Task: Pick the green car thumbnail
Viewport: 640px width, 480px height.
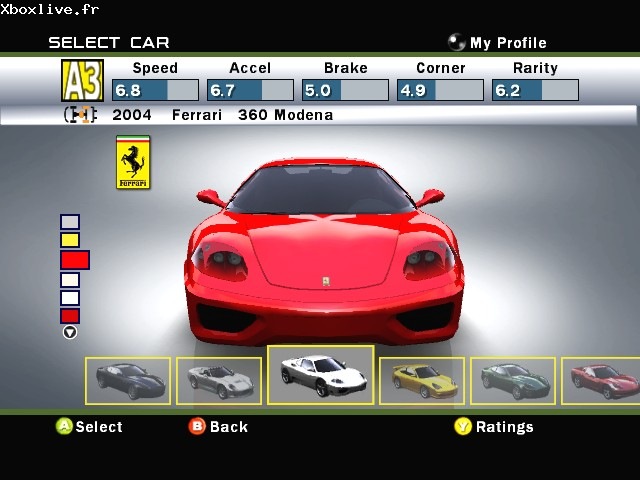Action: 512,380
